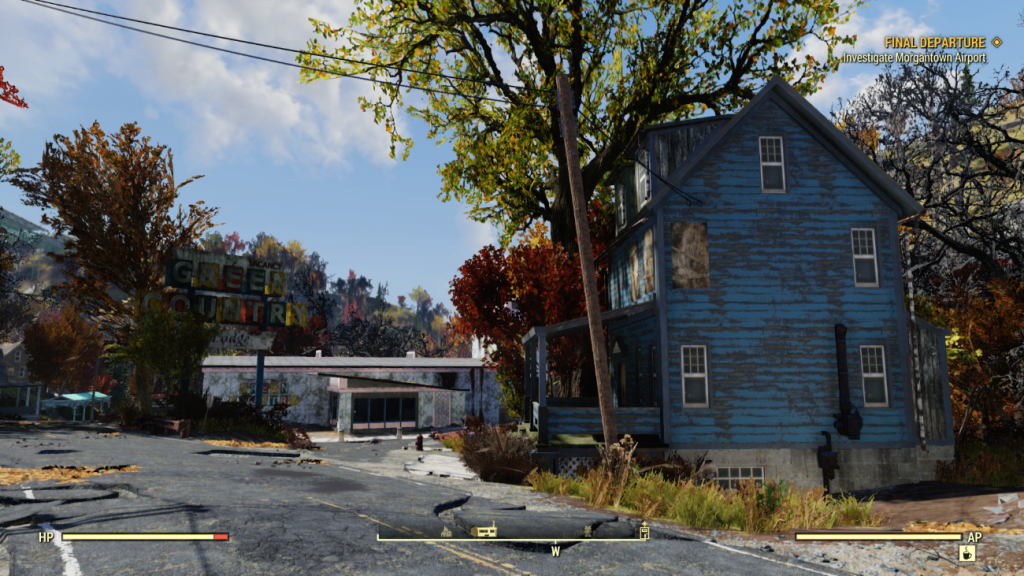Click the coffee cup status icon
This screenshot has width=1024, height=576.
click(x=967, y=553)
